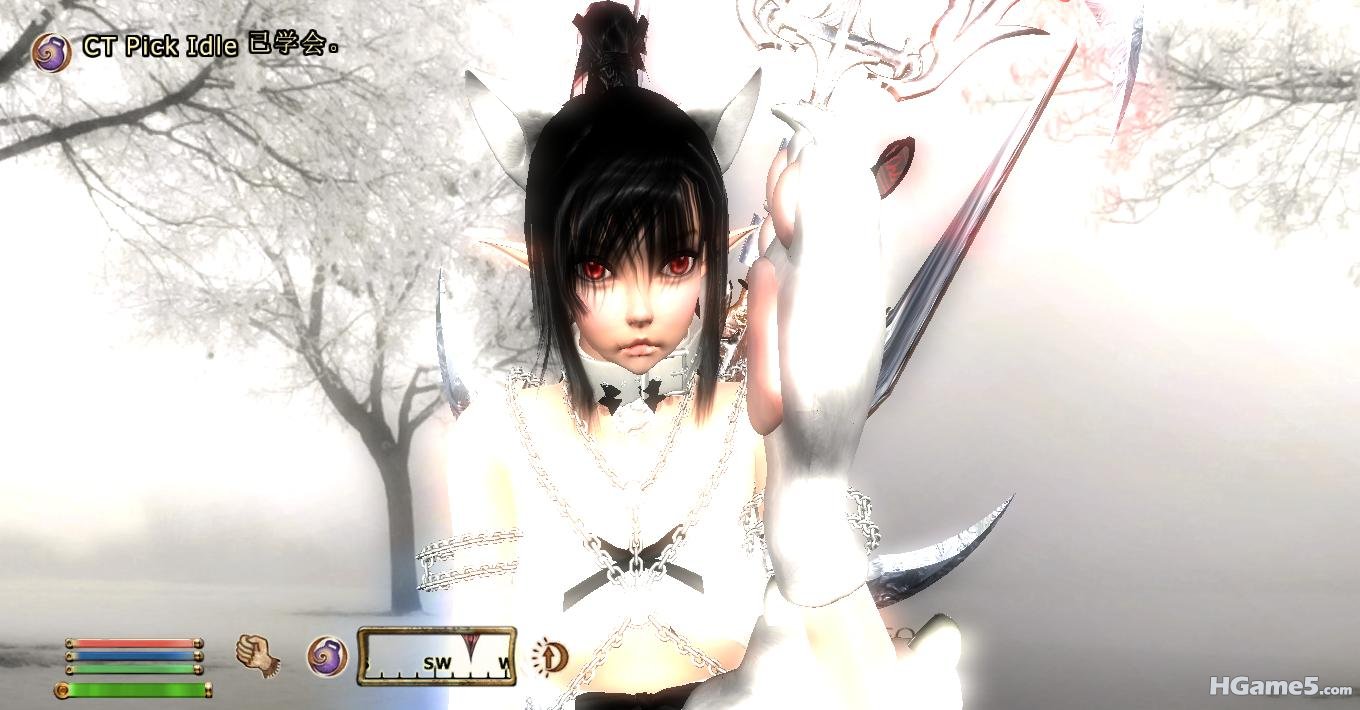Image resolution: width=1360 pixels, height=710 pixels.
Task: Click the compass bar showing SW
Action: pos(437,657)
